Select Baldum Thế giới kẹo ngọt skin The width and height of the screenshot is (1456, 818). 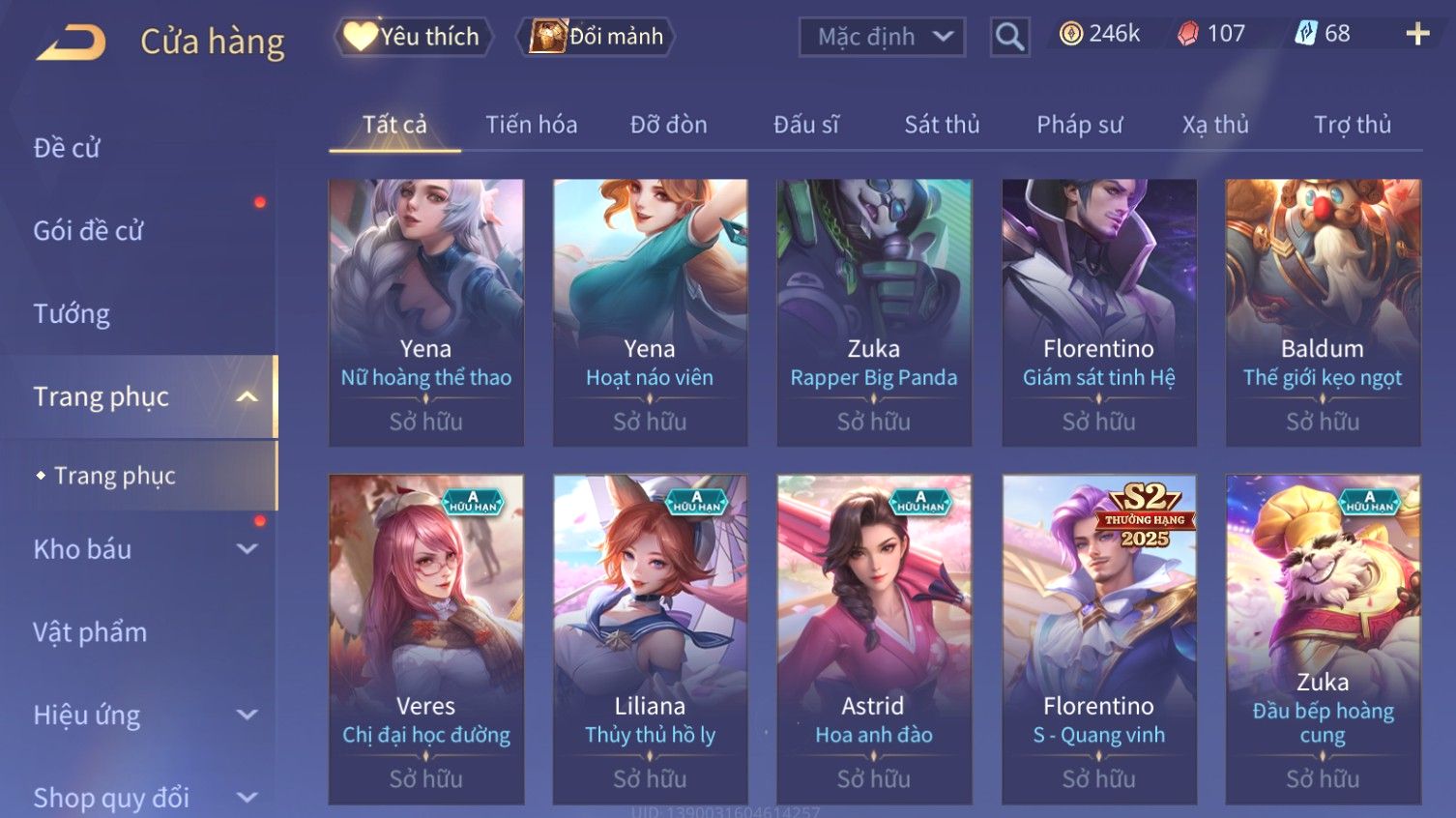(1323, 311)
